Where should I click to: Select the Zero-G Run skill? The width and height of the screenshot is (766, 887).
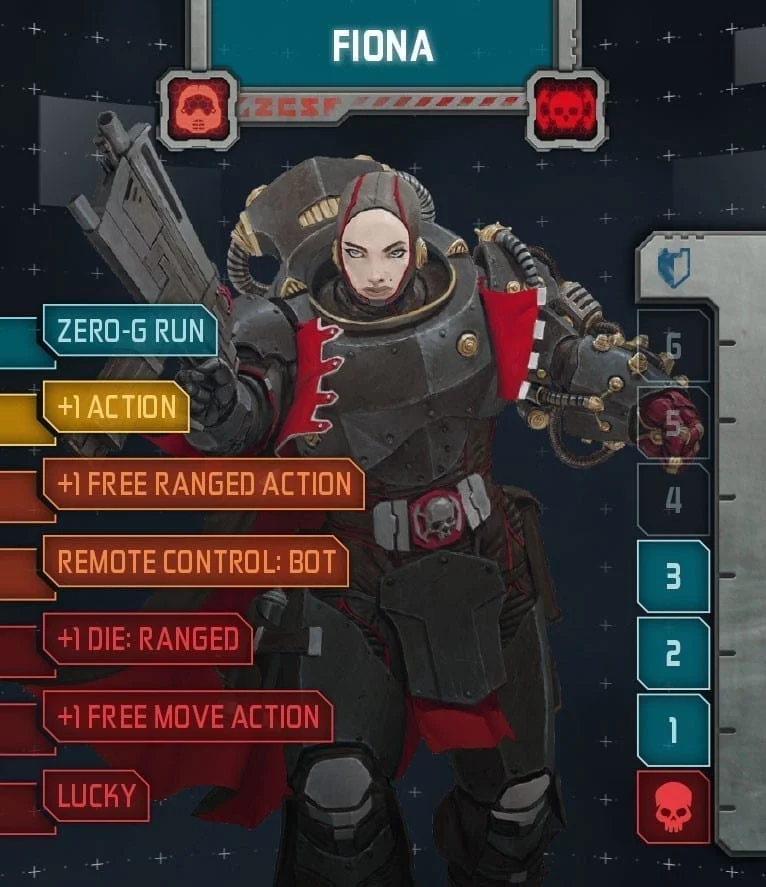pos(130,331)
